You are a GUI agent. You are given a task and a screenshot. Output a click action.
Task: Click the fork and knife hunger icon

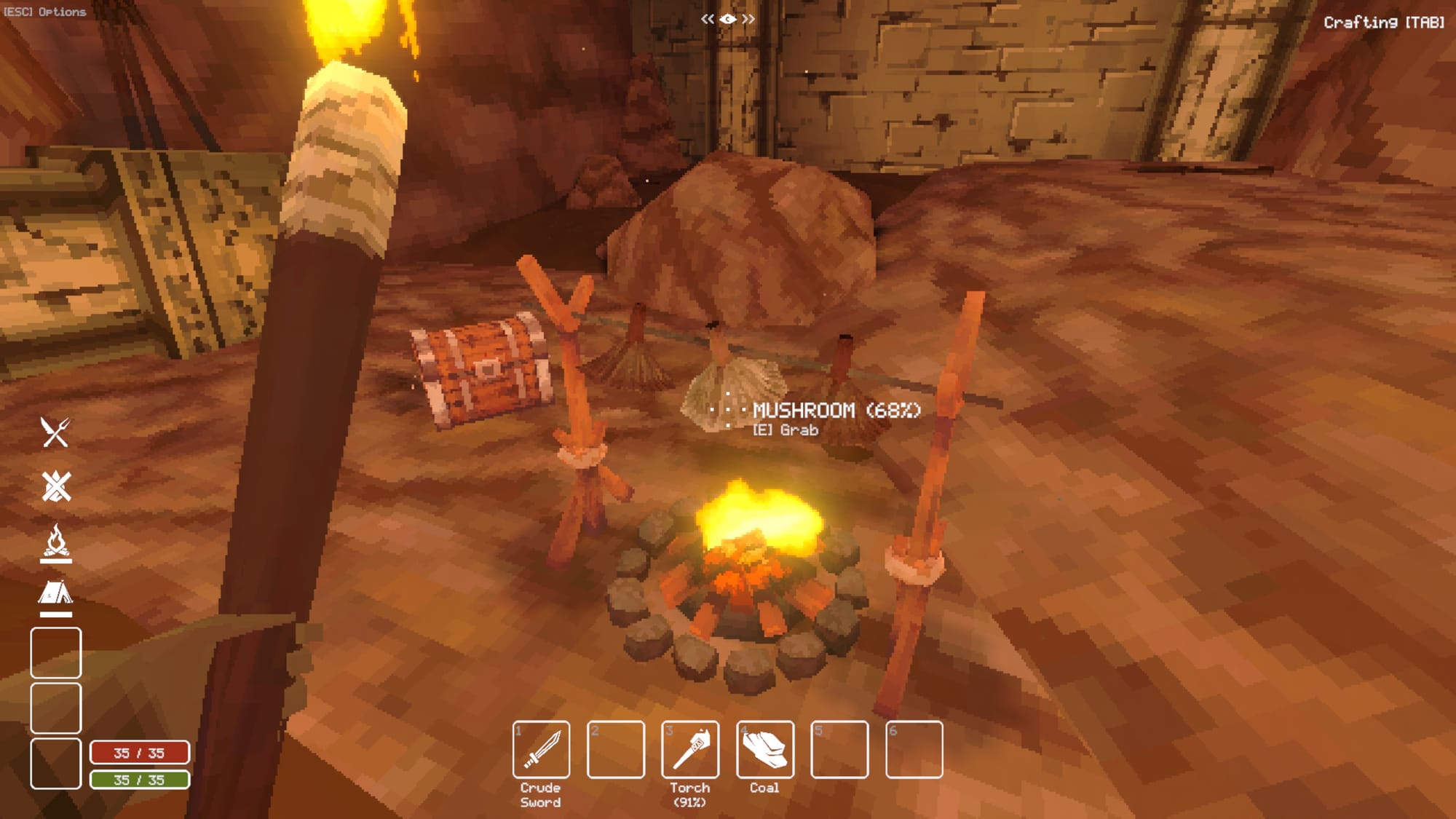click(55, 432)
